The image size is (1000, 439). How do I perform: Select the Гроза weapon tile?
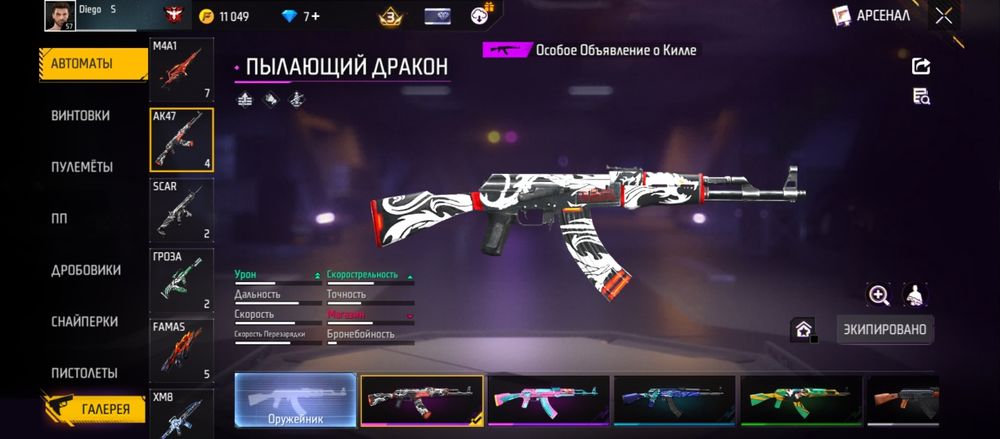[181, 280]
